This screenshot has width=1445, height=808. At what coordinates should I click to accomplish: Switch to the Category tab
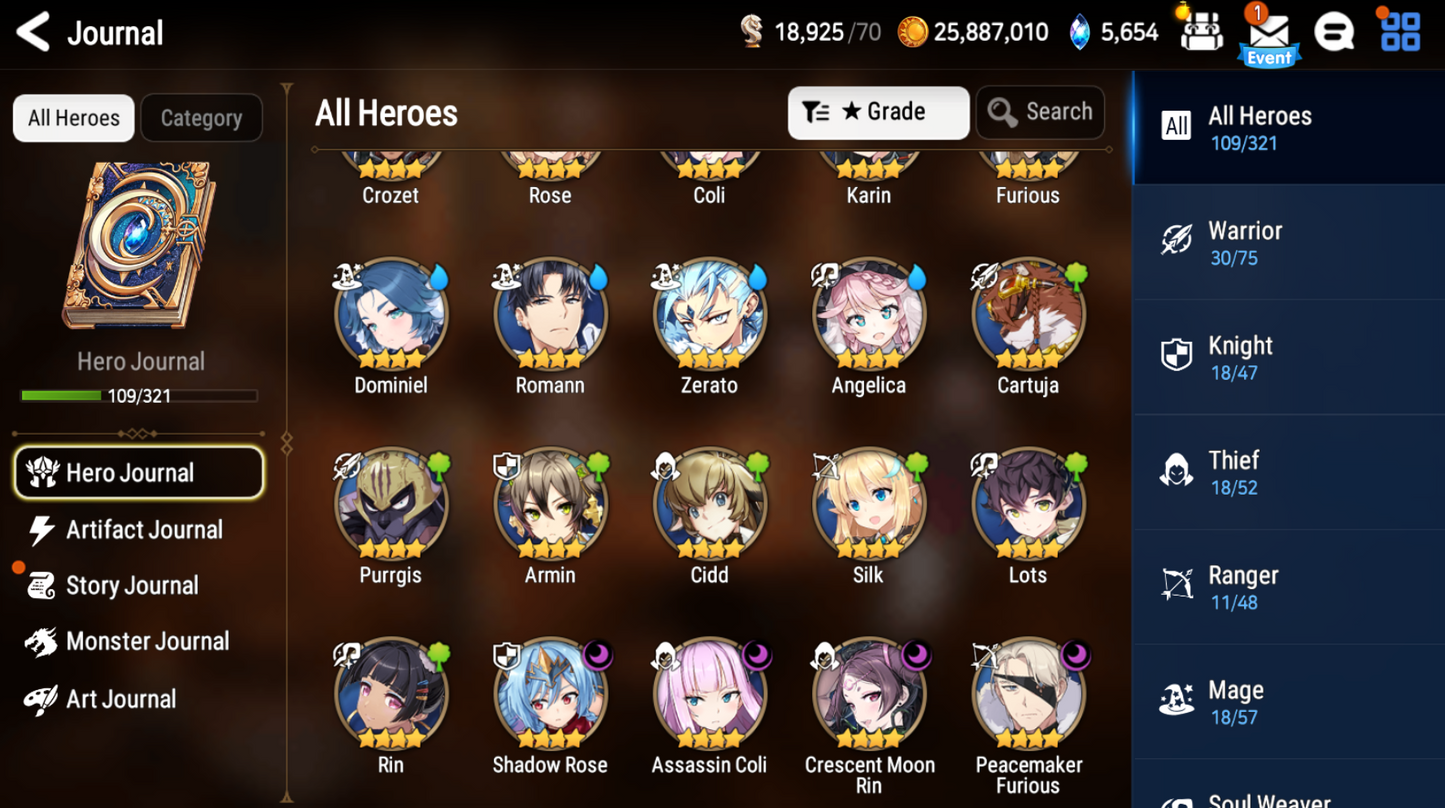click(201, 118)
